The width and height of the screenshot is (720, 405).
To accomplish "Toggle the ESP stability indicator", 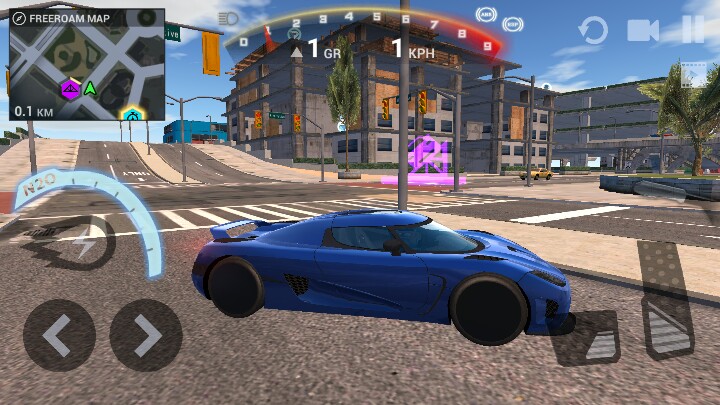I will click(513, 22).
